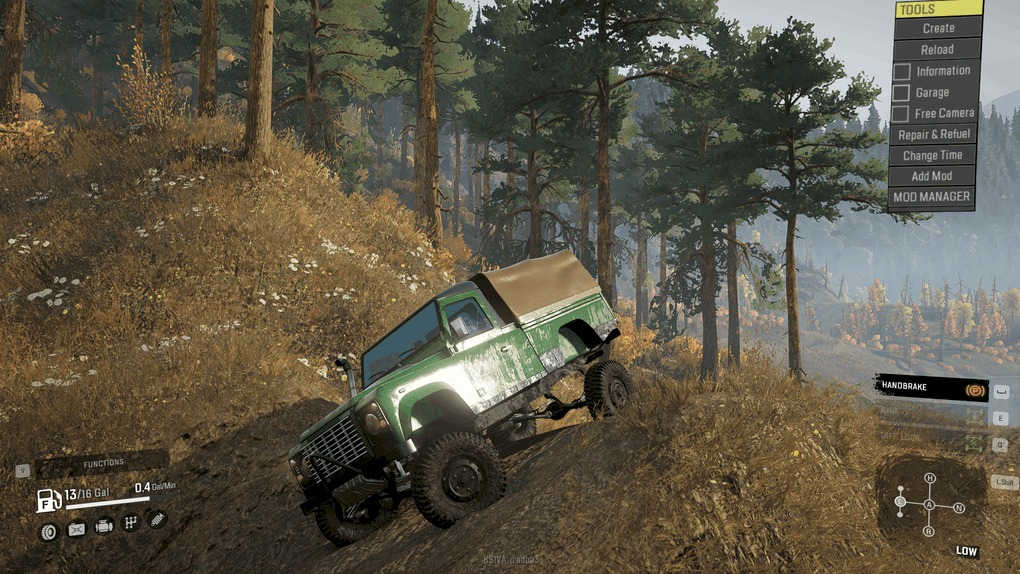
Task: Shift into Auto gear on the shifter
Action: (929, 505)
